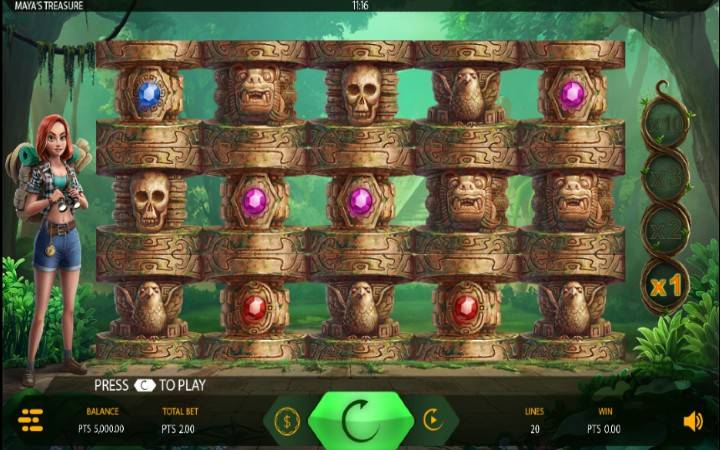Toggle the sound speaker icon
The width and height of the screenshot is (720, 450).
(692, 421)
